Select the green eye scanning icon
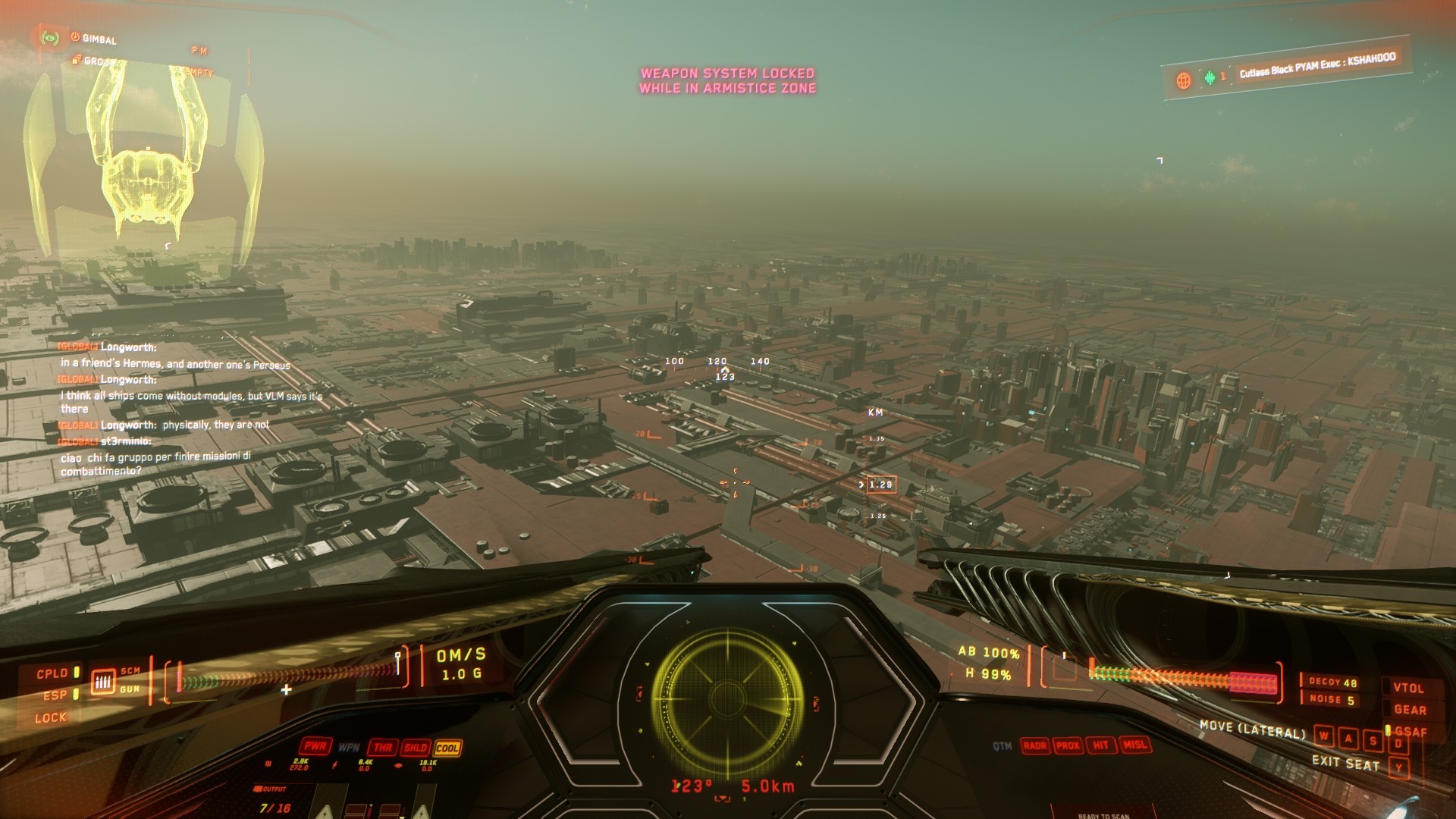 point(50,37)
